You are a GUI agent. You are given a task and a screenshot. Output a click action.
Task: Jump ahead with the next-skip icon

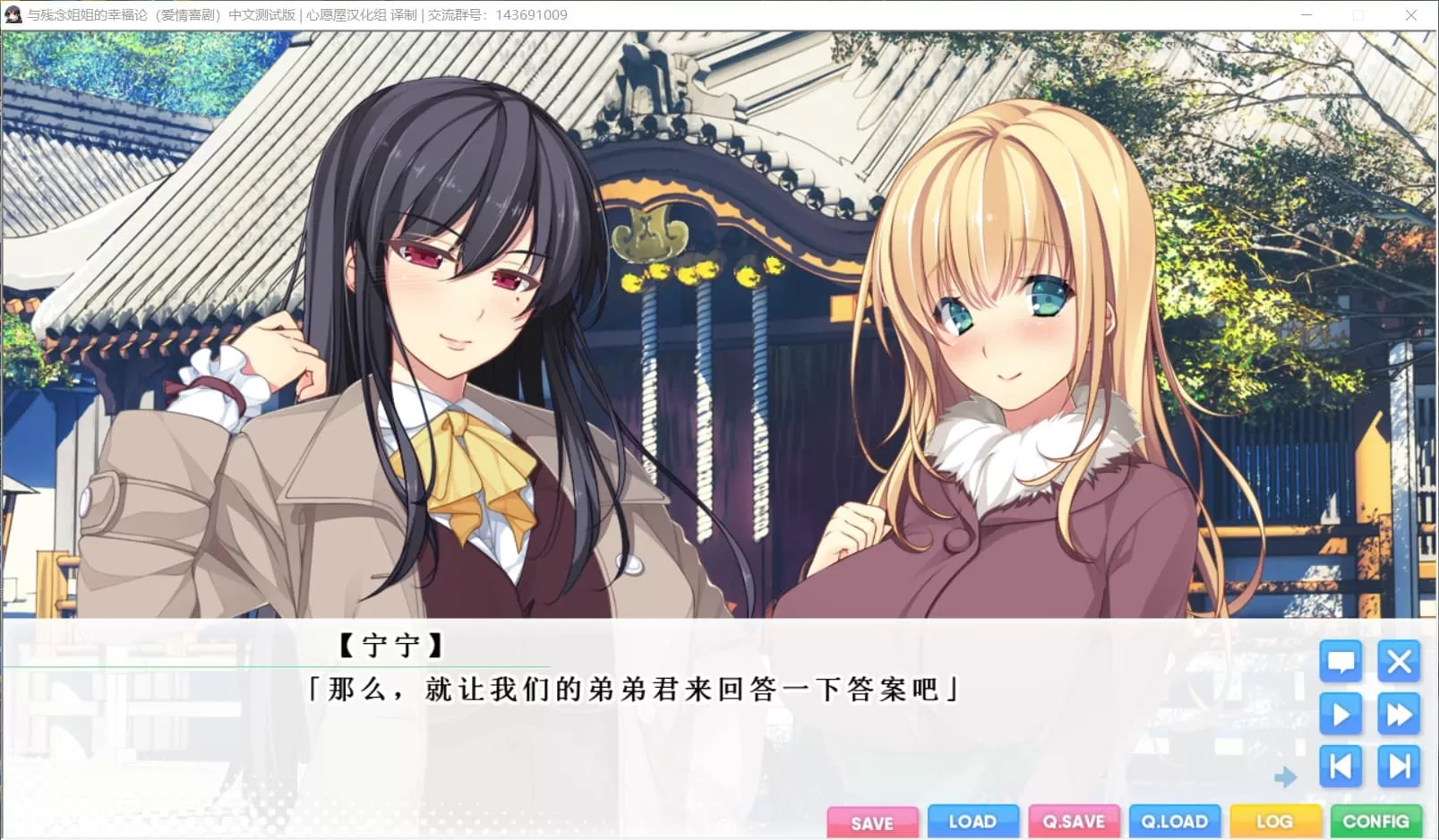pos(1398,767)
